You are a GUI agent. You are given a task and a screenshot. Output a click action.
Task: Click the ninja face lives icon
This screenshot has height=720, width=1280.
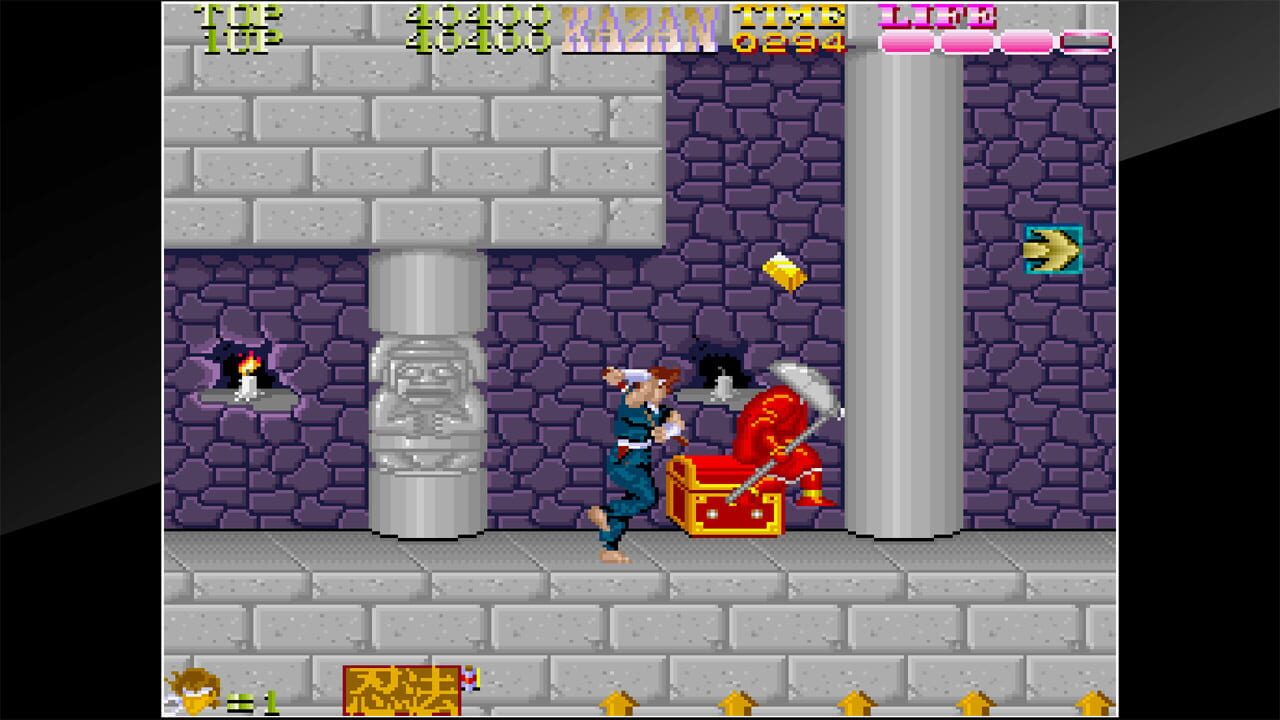point(195,688)
